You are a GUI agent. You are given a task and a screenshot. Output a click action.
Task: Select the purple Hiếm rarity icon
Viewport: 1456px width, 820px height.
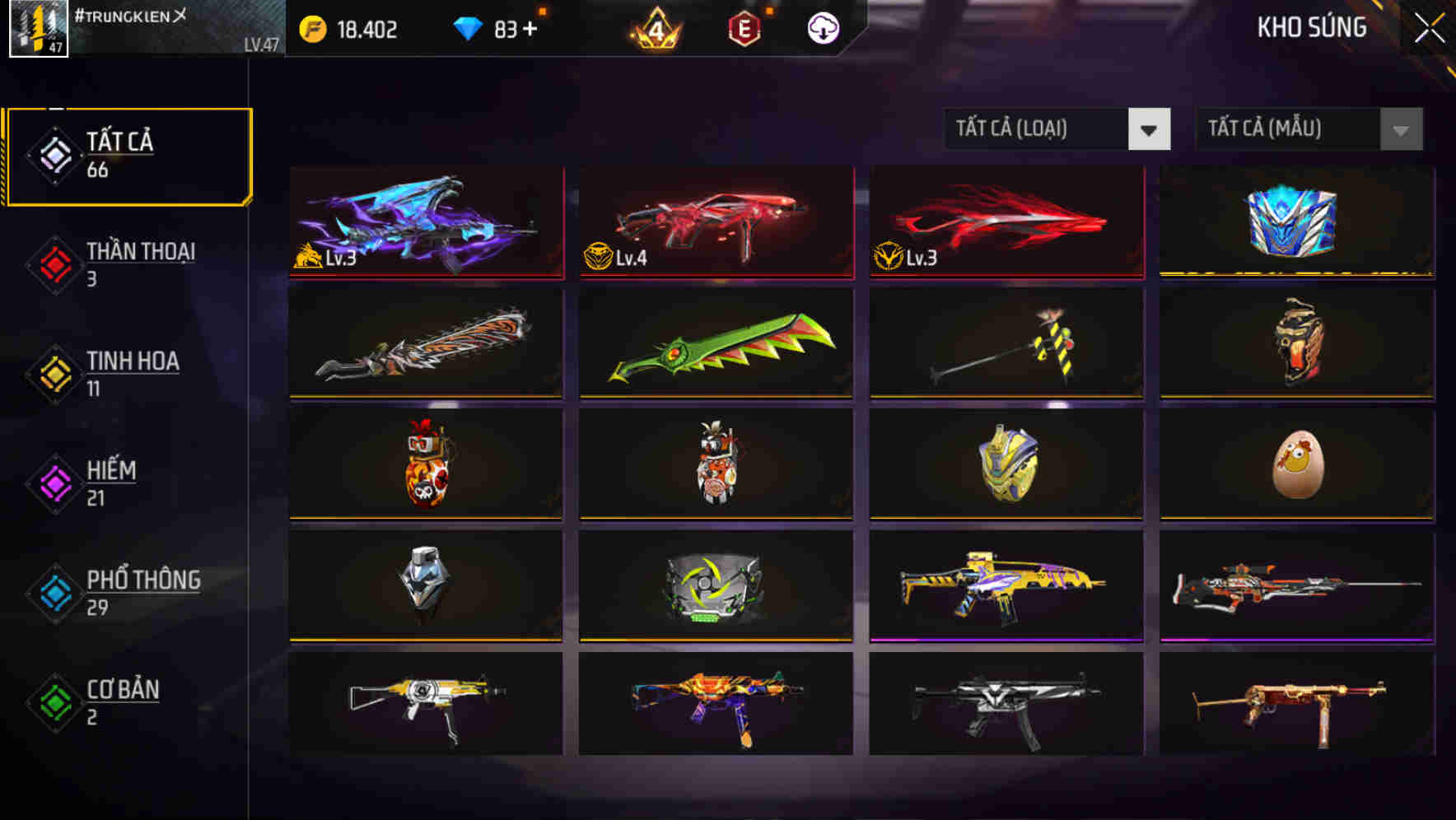click(x=51, y=482)
